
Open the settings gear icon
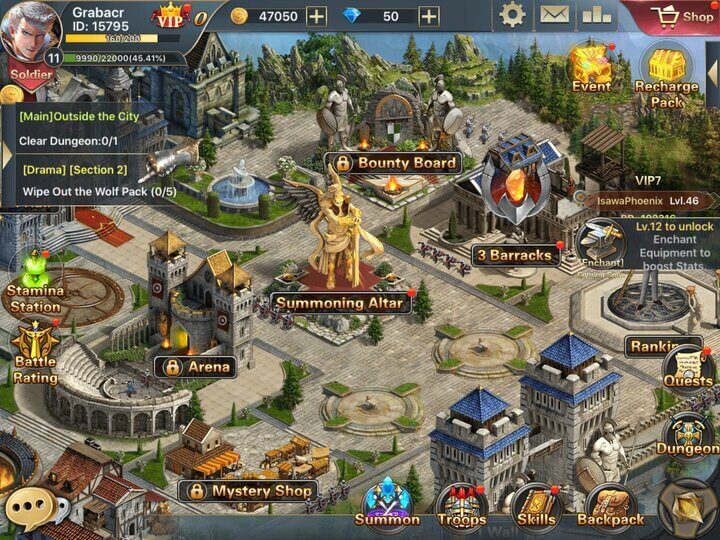coord(512,15)
